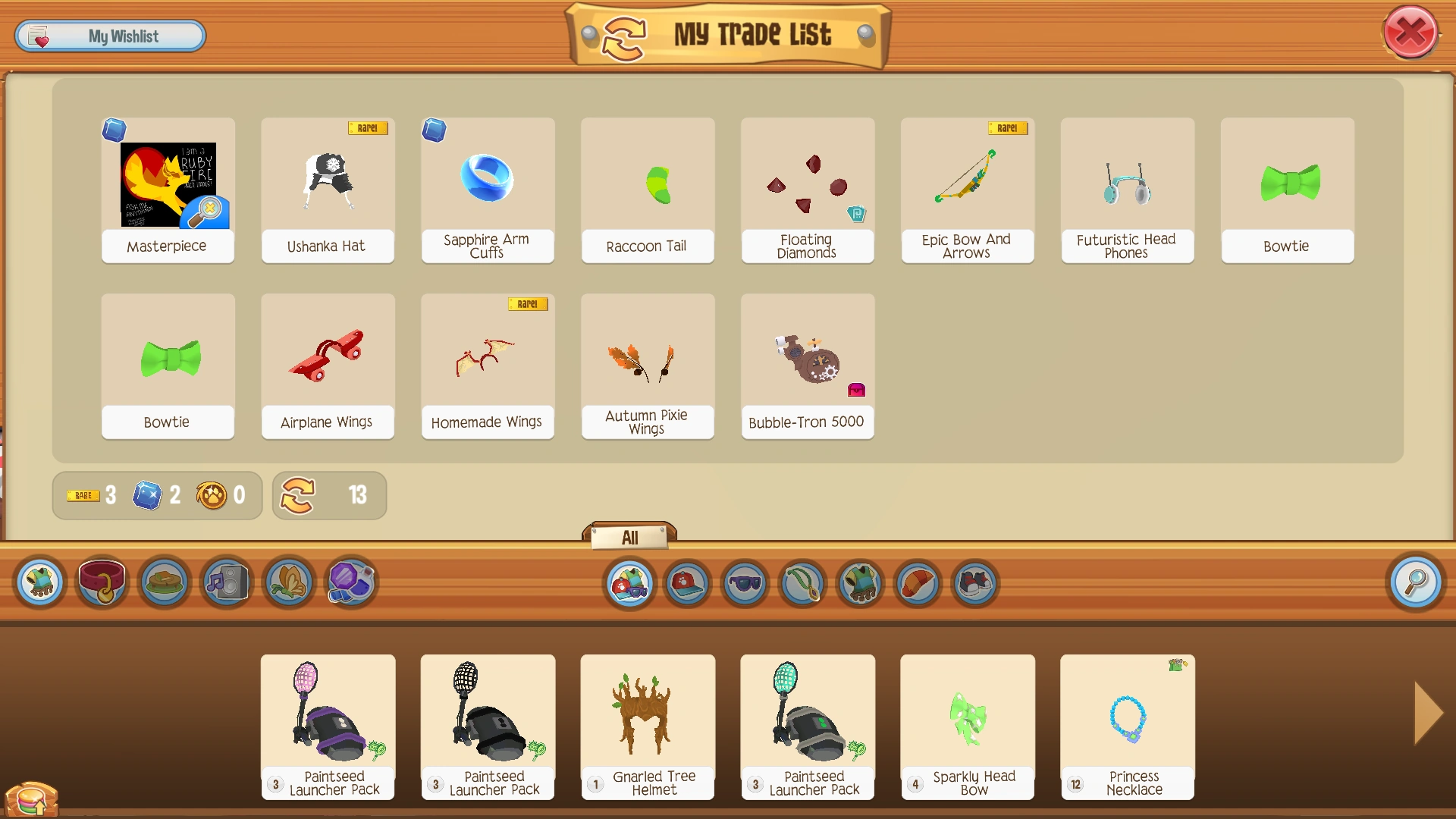The height and width of the screenshot is (819, 1456).
Task: Filter inventory by hats category
Action: [x=686, y=584]
